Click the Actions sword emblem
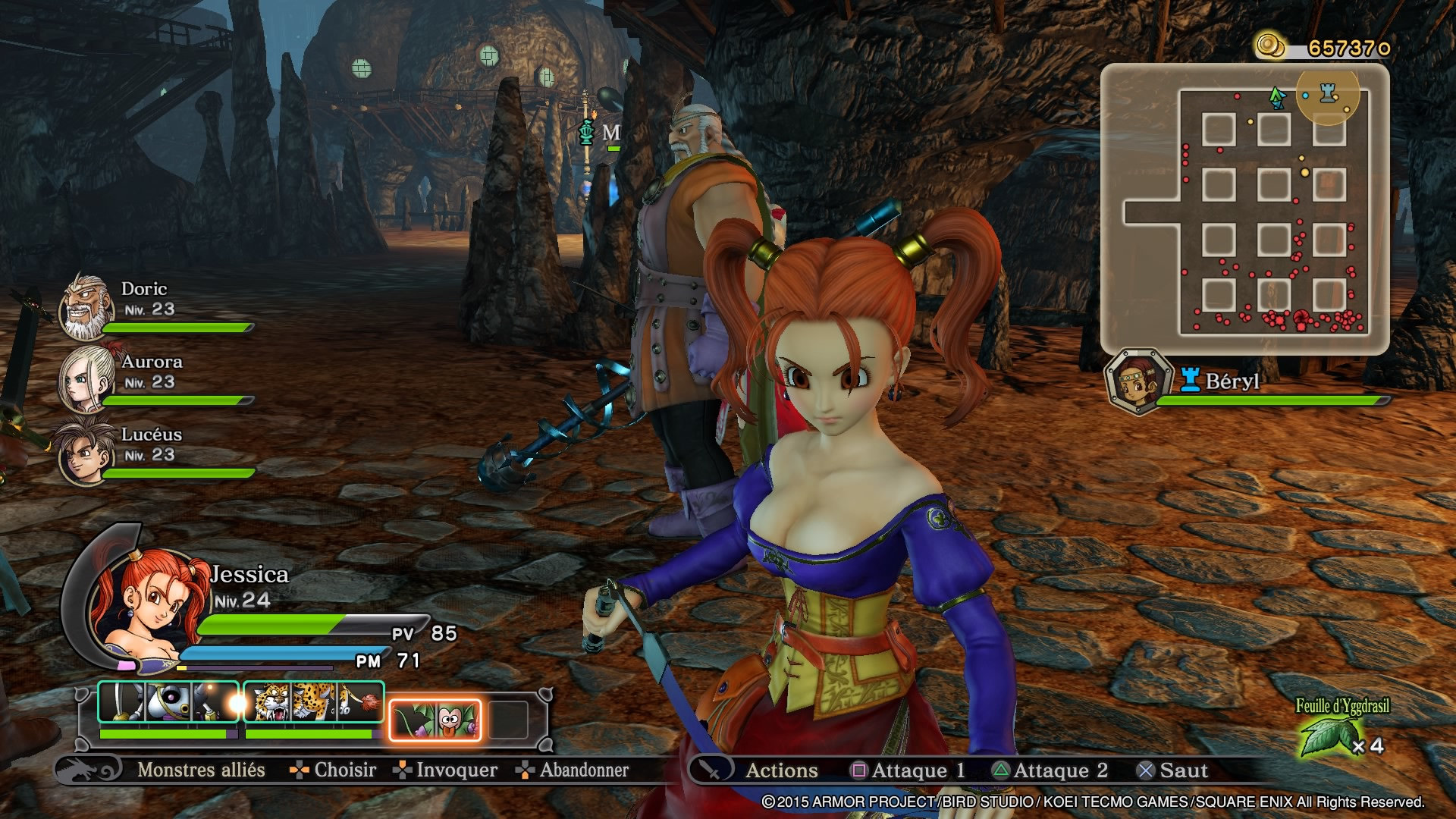The width and height of the screenshot is (1456, 819). pos(711,770)
